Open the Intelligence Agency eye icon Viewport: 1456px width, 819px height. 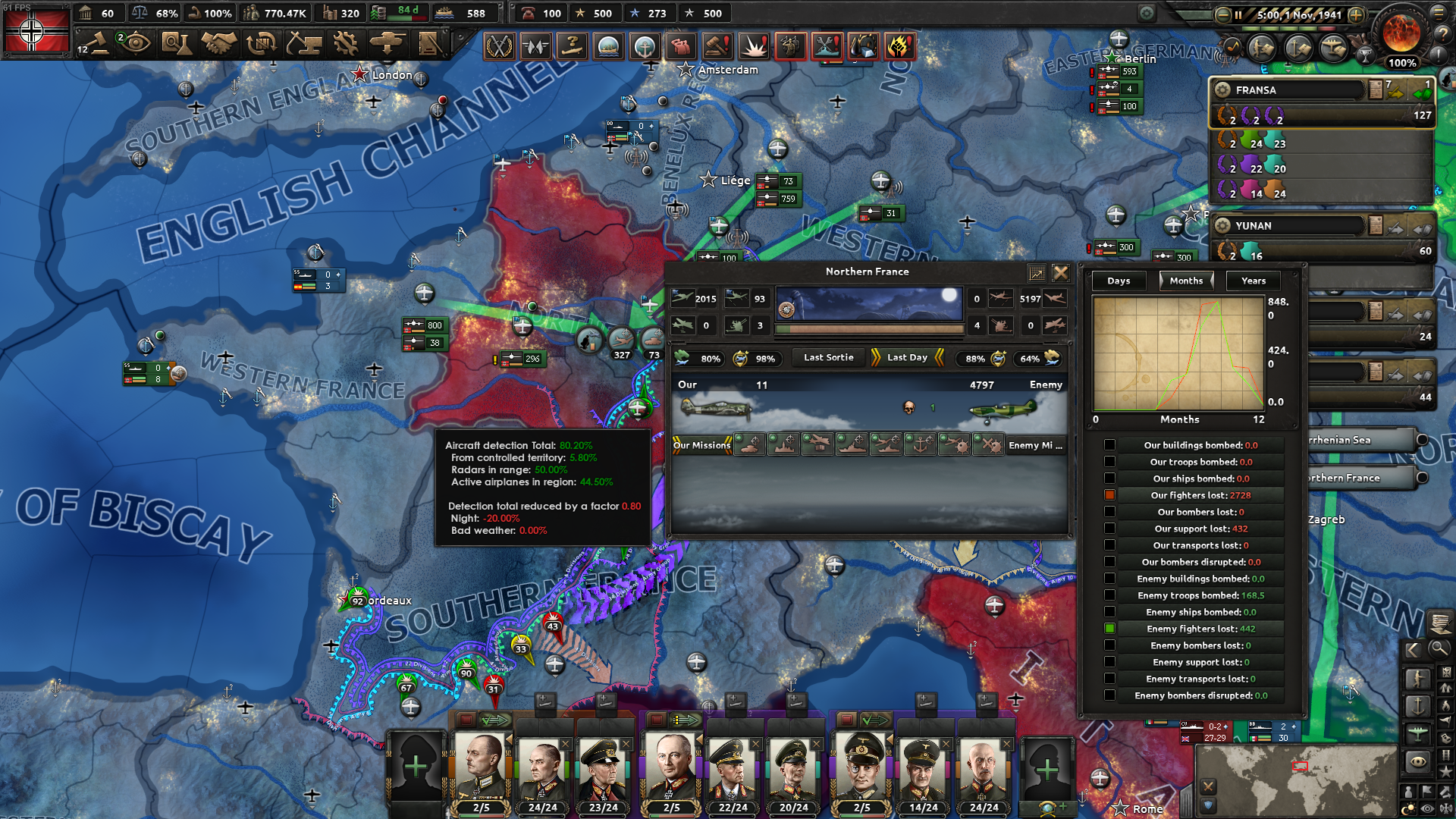point(137,44)
